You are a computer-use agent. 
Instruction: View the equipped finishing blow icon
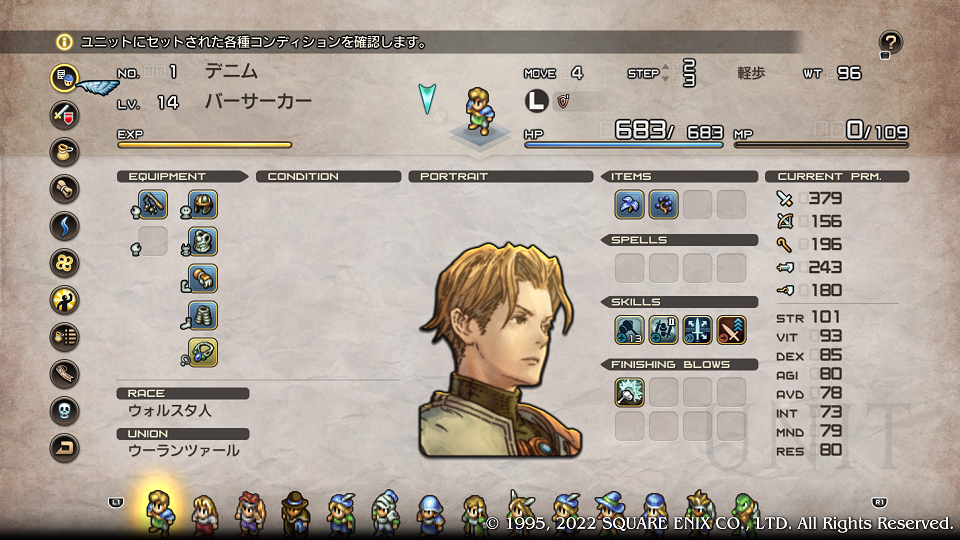click(630, 392)
